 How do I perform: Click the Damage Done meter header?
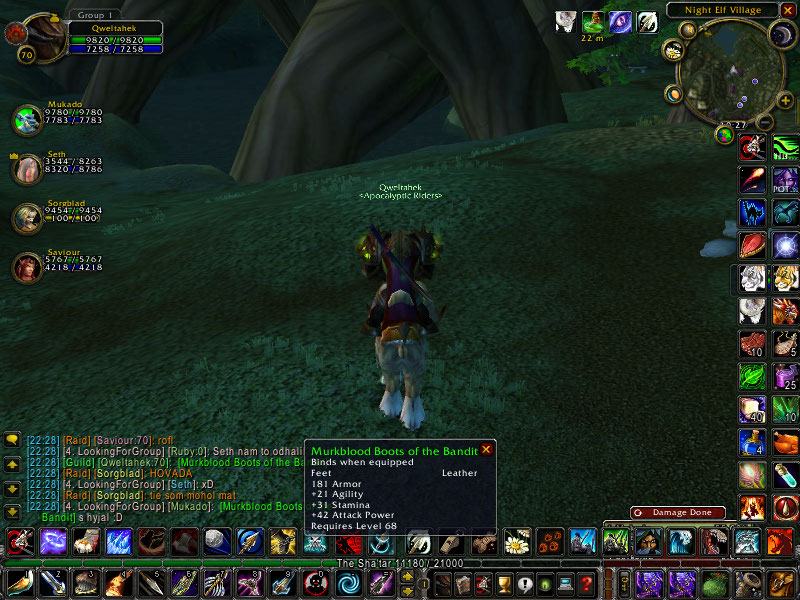(x=684, y=513)
